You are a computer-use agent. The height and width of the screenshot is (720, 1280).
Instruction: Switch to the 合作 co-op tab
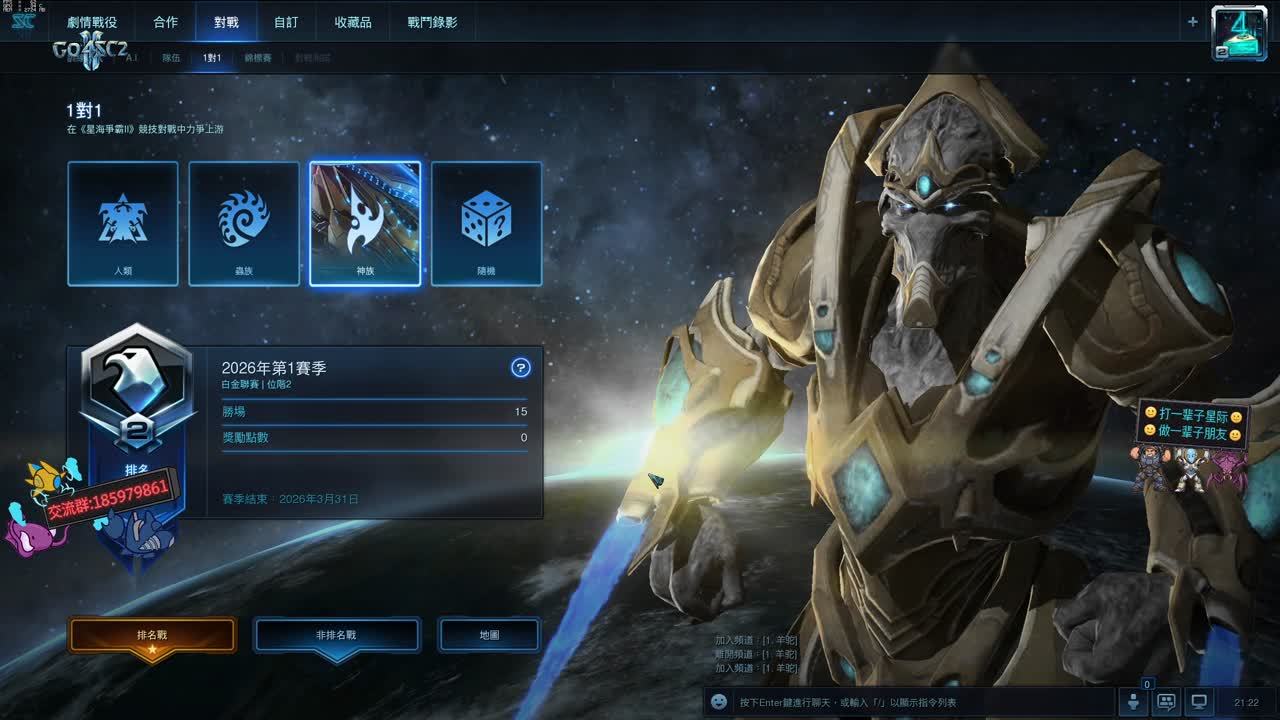coord(166,22)
